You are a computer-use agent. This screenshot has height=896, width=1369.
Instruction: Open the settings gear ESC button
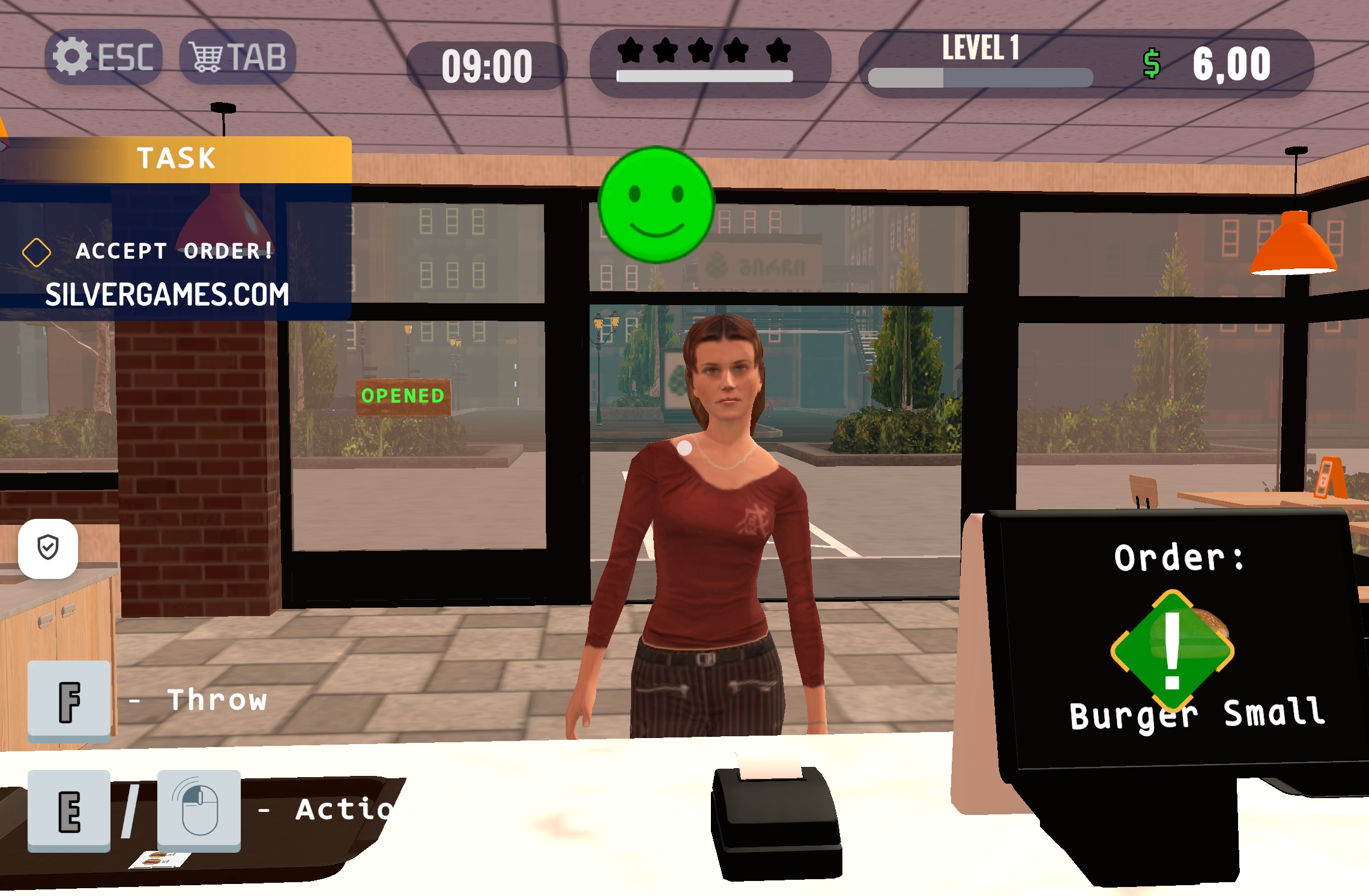103,57
